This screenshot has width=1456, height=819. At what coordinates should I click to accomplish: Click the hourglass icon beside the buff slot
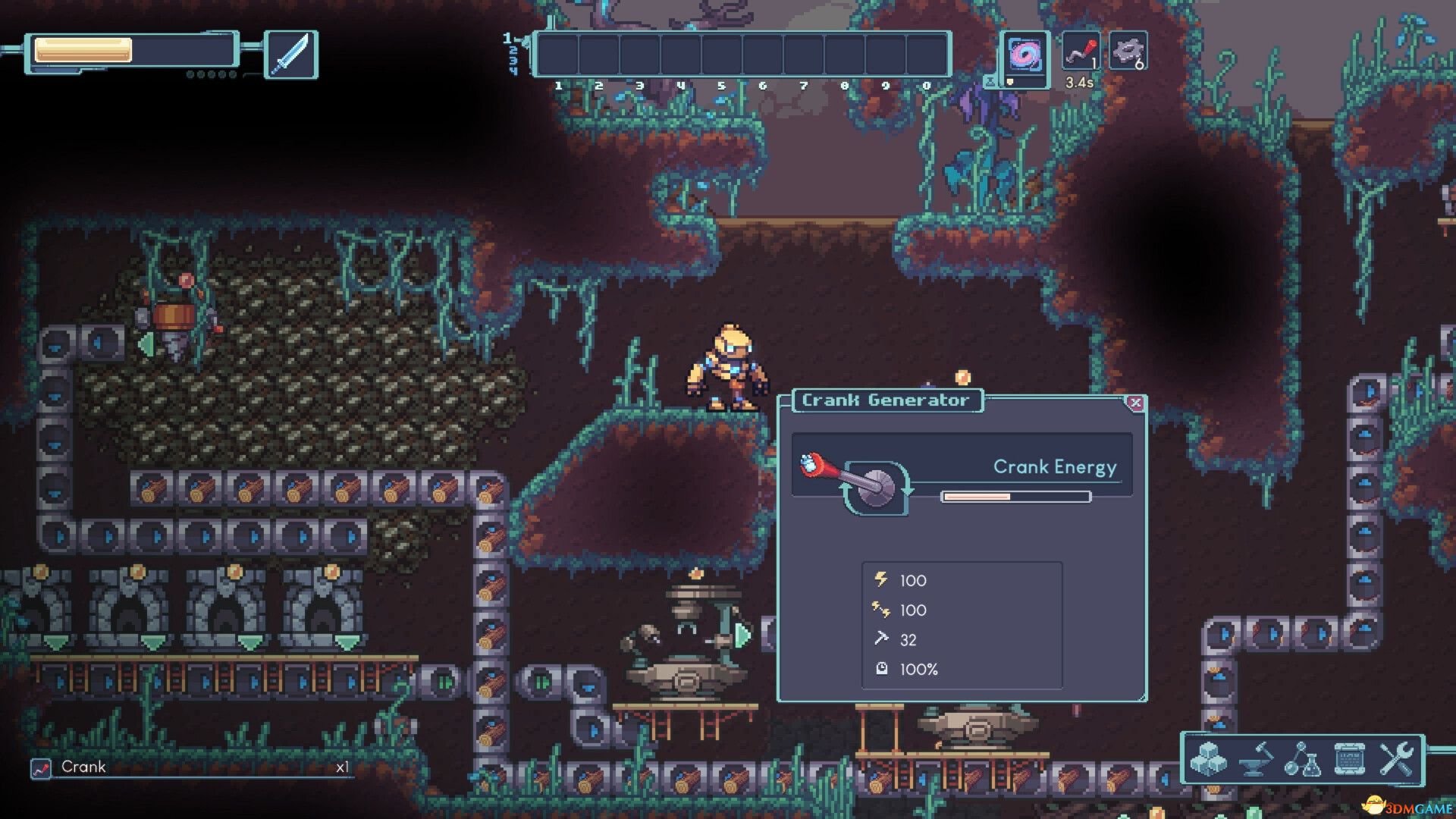coord(990,81)
